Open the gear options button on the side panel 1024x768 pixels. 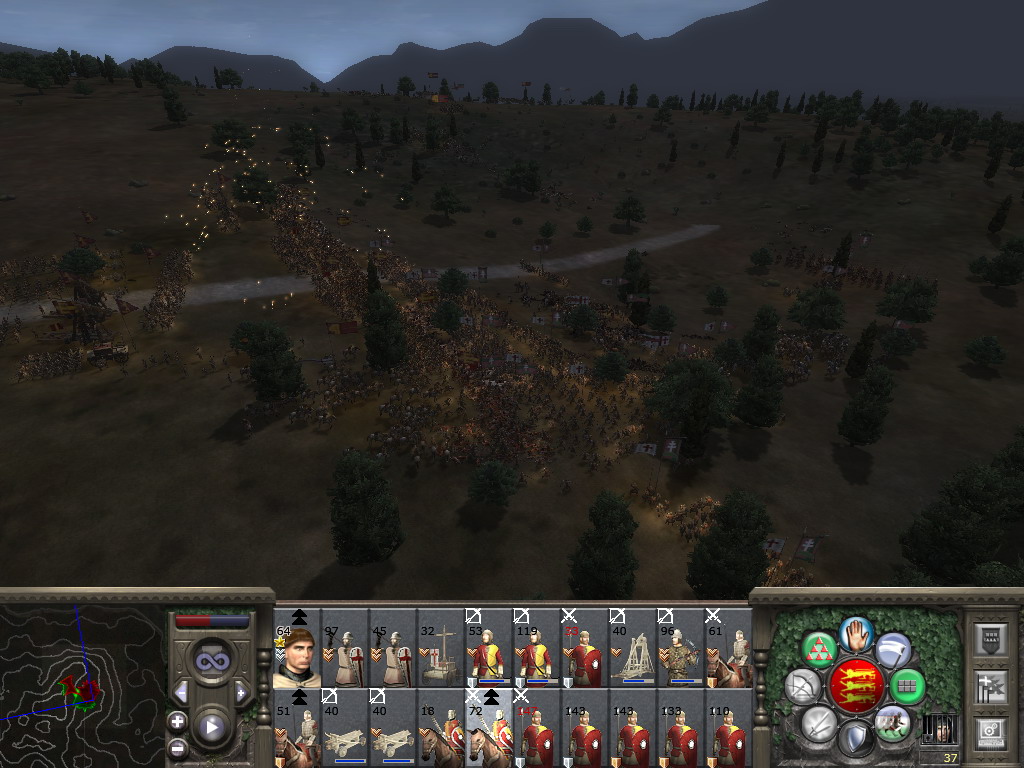[989, 732]
